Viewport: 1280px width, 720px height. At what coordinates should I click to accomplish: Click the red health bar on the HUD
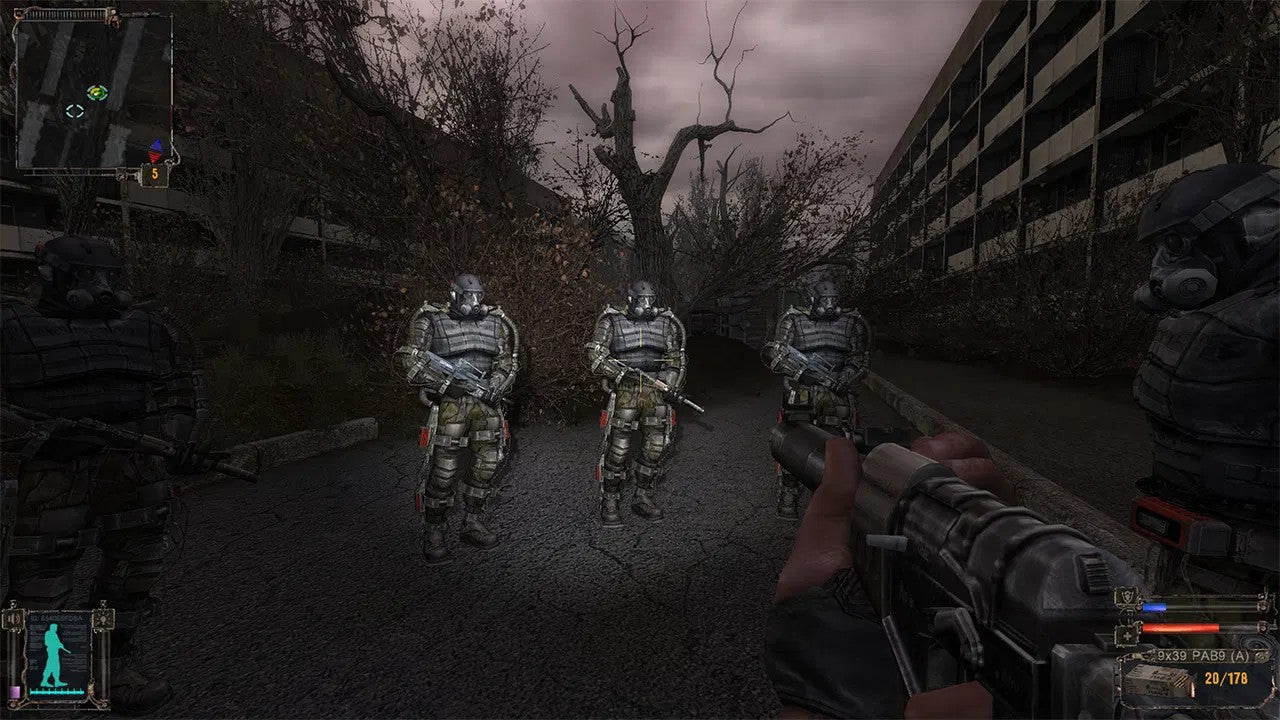tap(1181, 627)
